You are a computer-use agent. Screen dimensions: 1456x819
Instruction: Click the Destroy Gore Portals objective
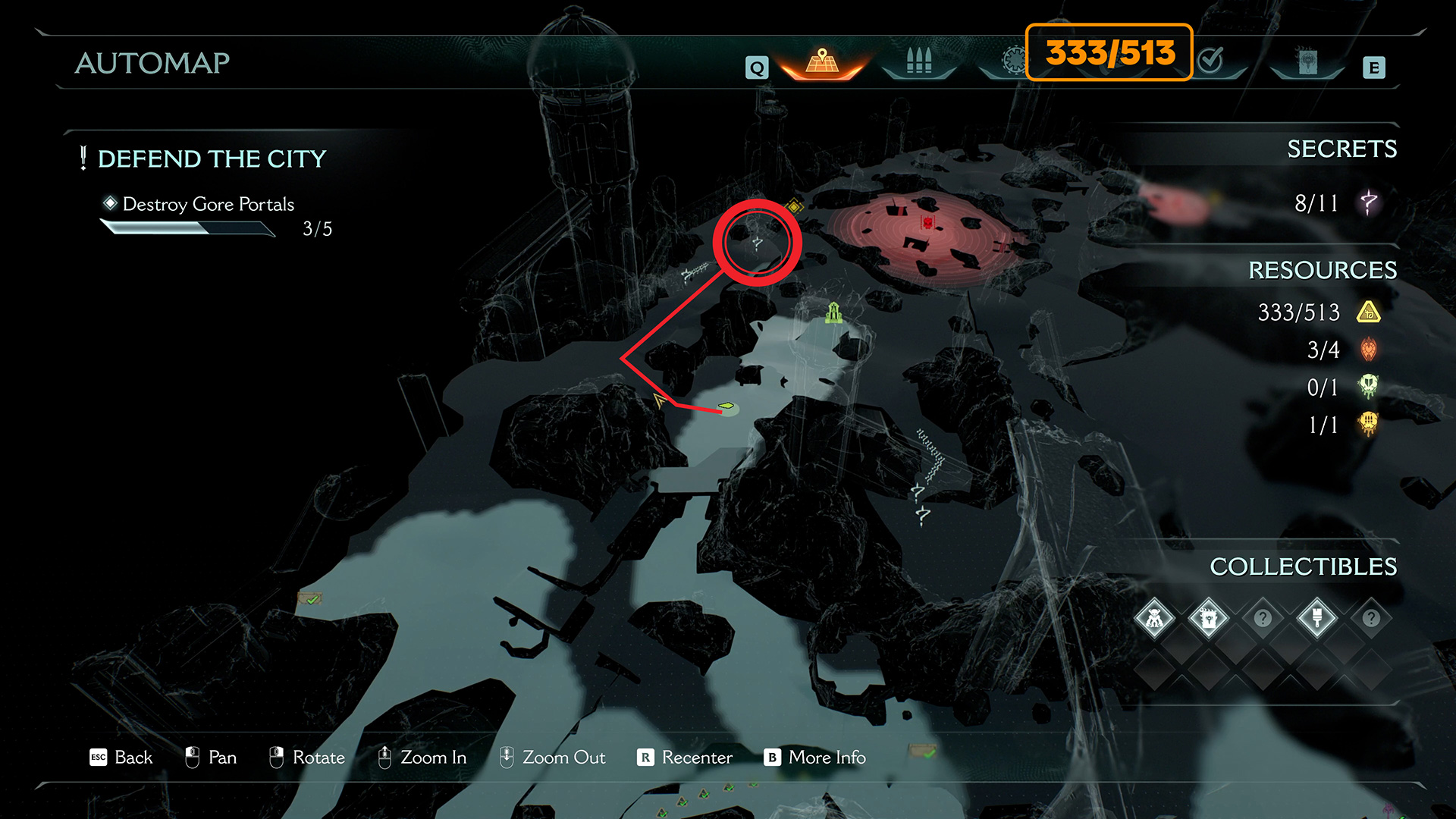point(208,205)
